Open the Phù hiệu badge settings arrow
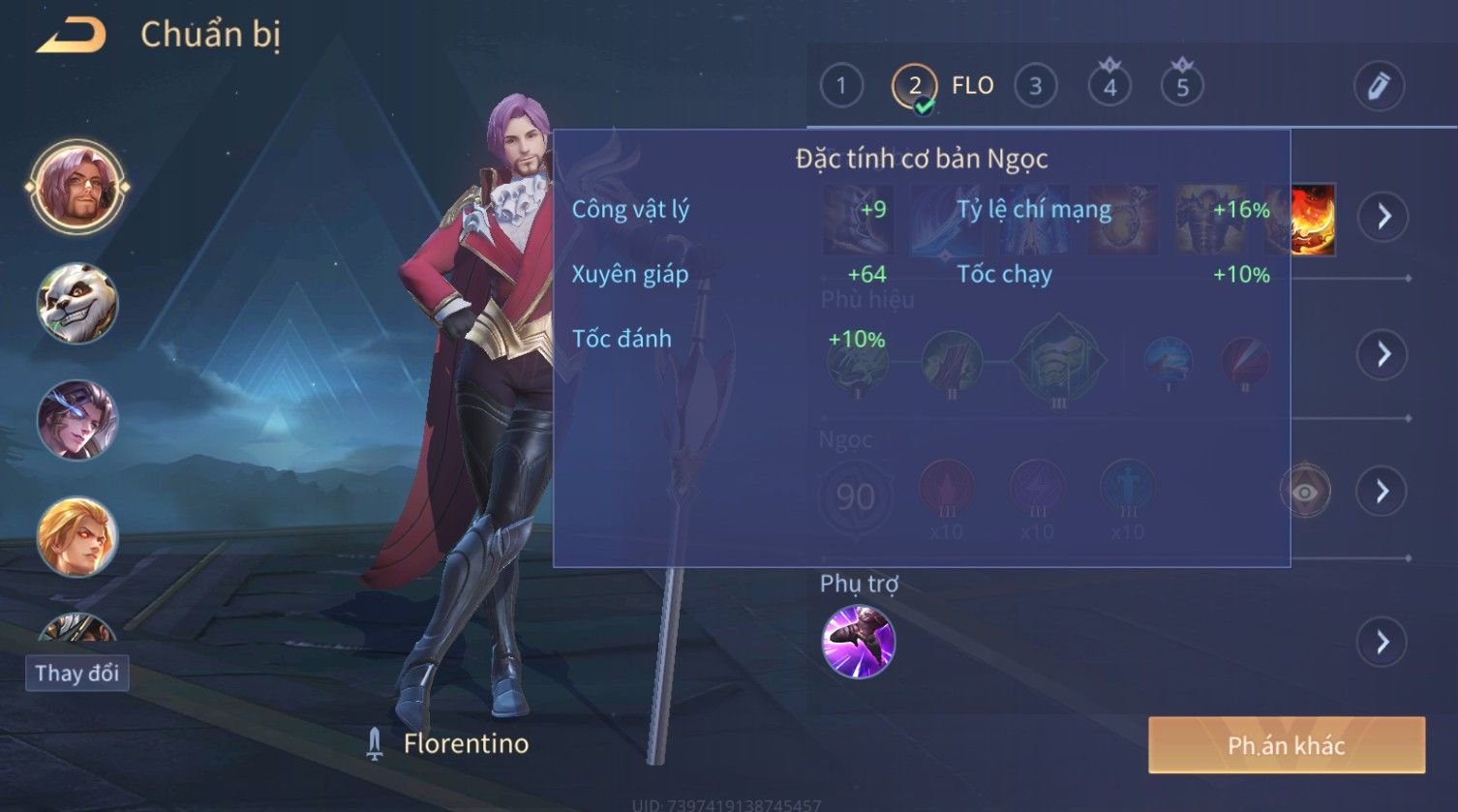The height and width of the screenshot is (812, 1458). [x=1383, y=354]
